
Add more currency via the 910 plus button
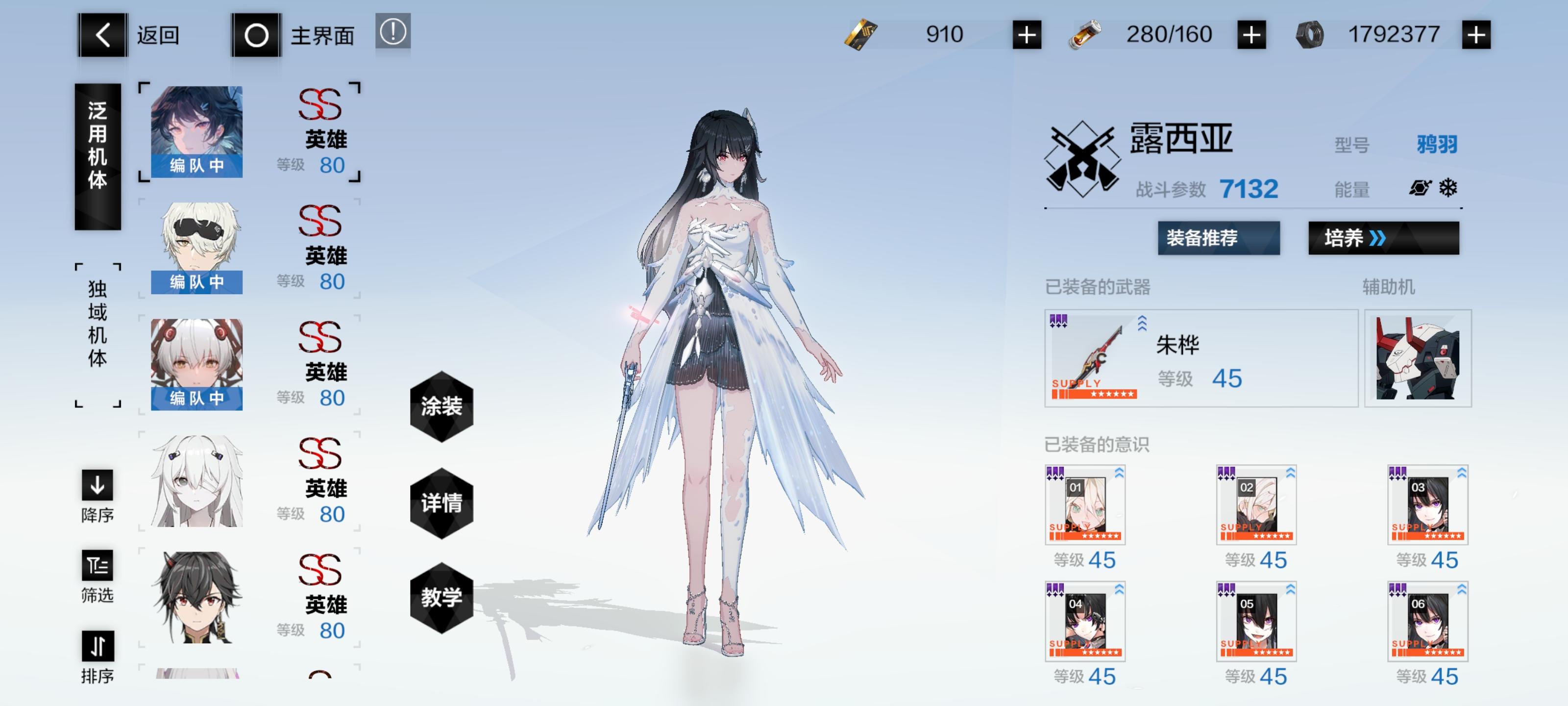pos(1028,34)
